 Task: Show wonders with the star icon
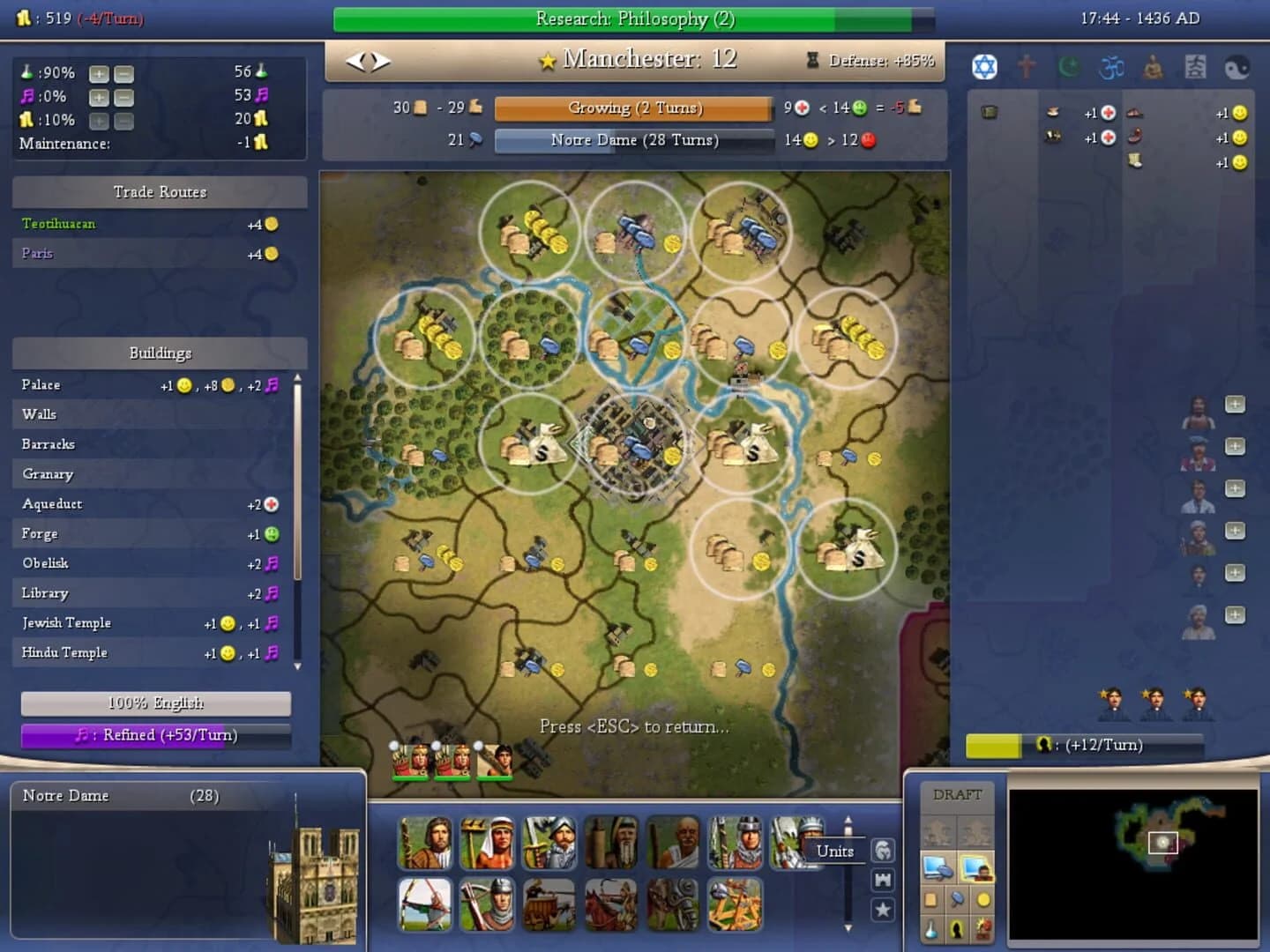coord(883,909)
